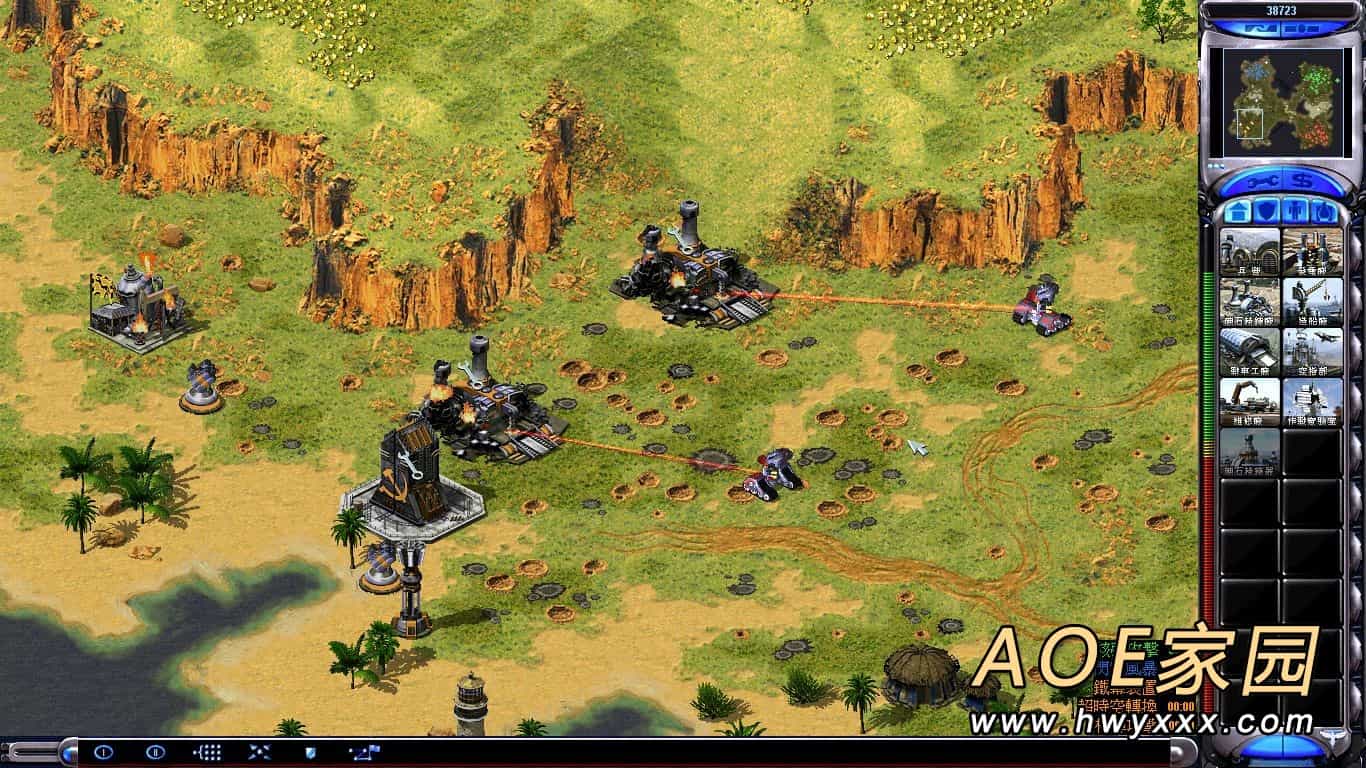Activate the shield guard command button

click(x=309, y=752)
